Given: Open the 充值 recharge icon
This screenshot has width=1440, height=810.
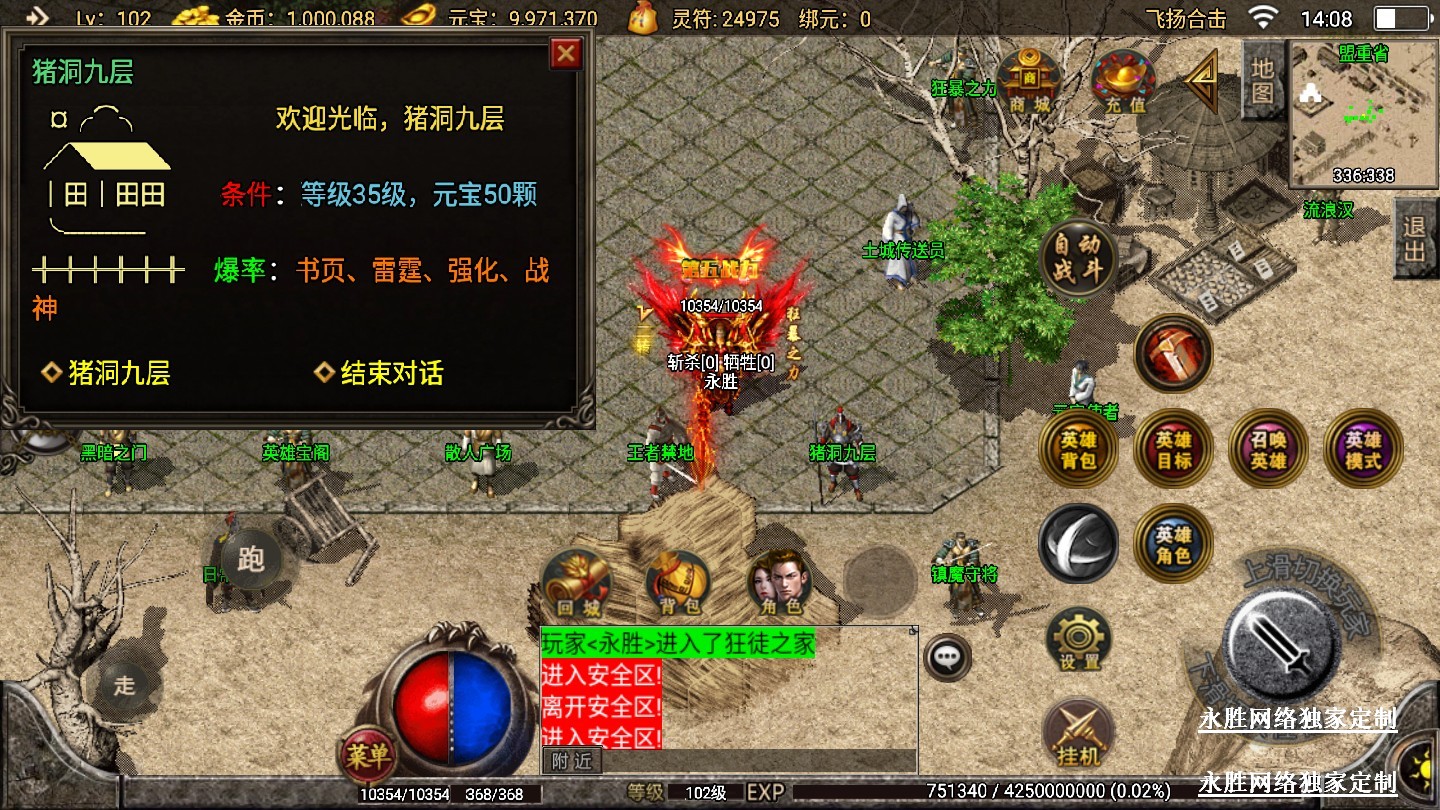Looking at the screenshot, I should click(1123, 81).
